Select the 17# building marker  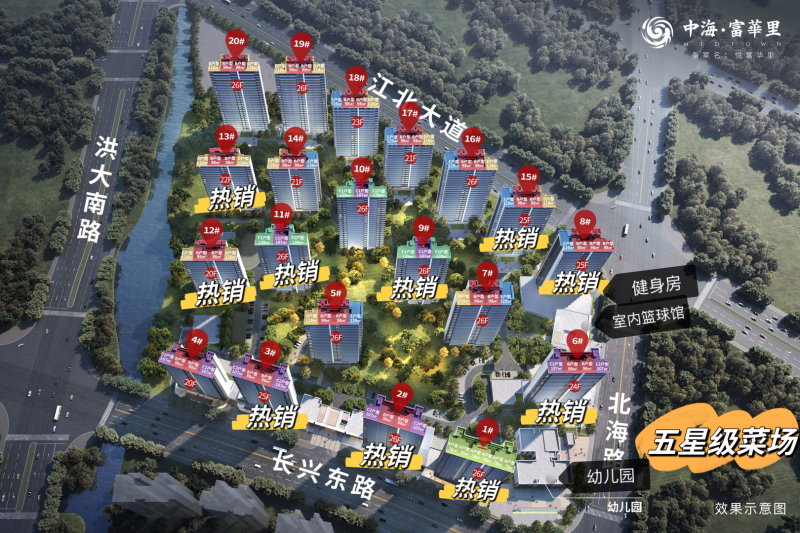[x=409, y=114]
